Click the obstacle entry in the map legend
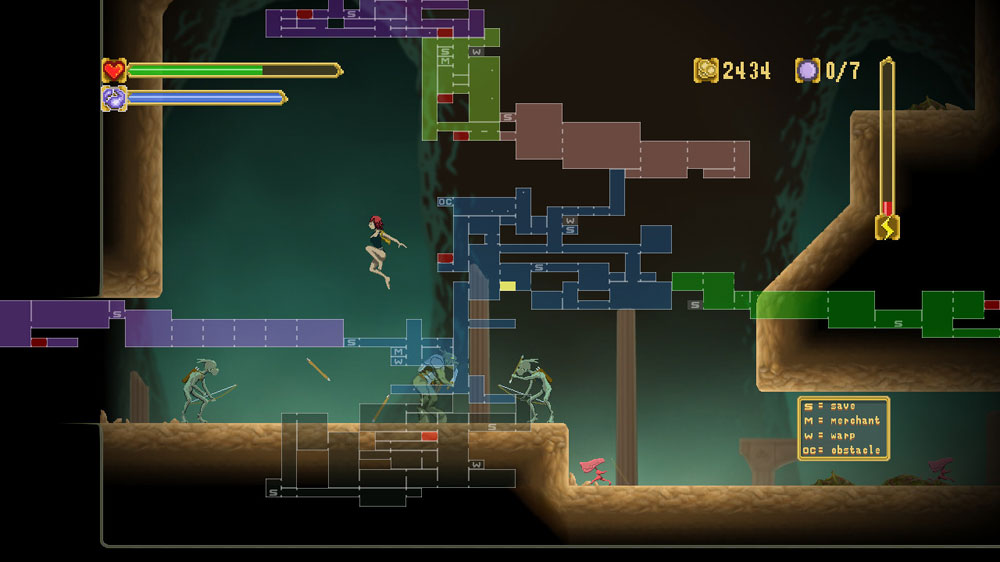This screenshot has width=1000, height=562. tap(842, 451)
